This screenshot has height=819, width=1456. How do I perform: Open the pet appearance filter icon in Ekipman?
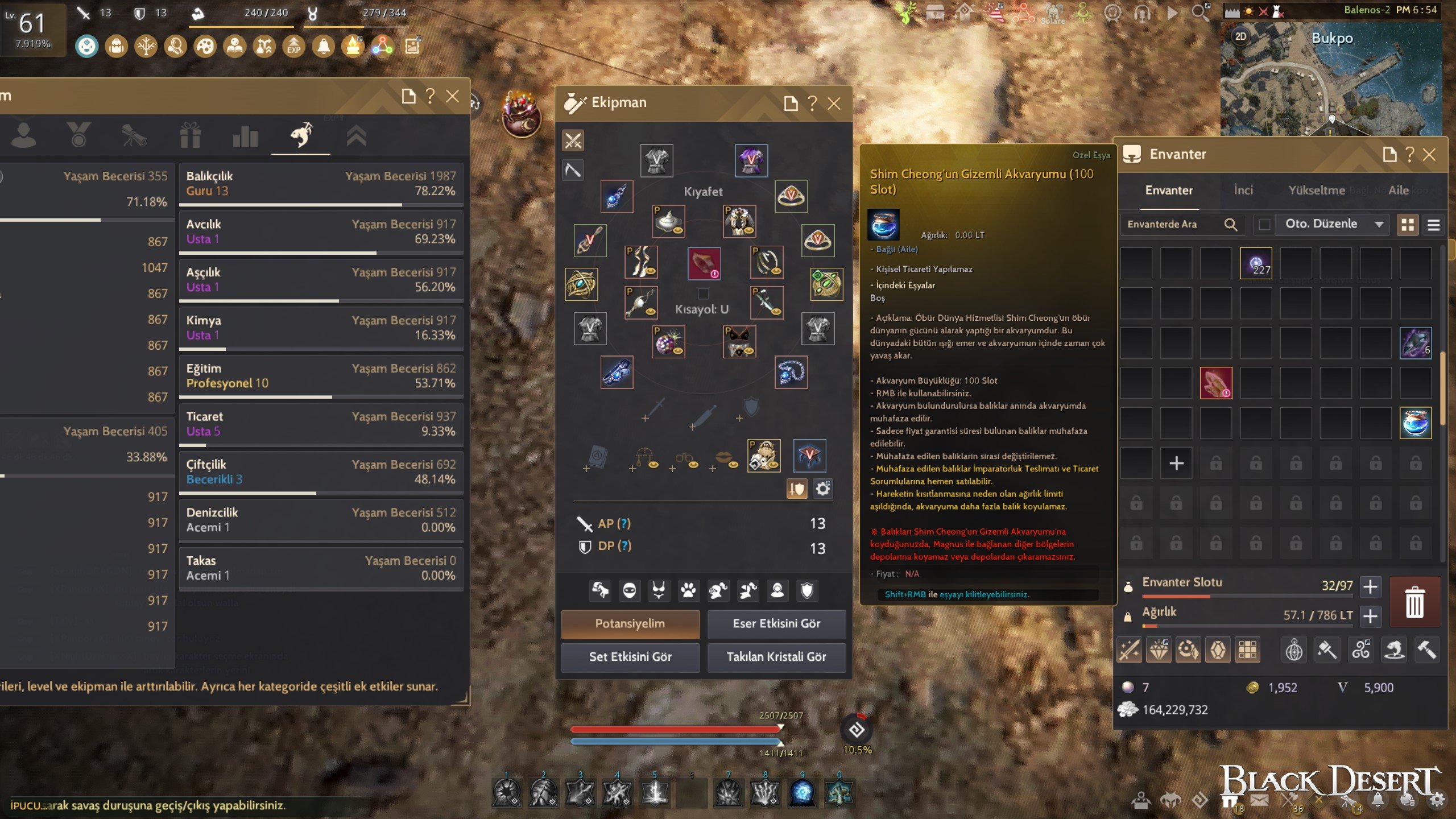(688, 590)
